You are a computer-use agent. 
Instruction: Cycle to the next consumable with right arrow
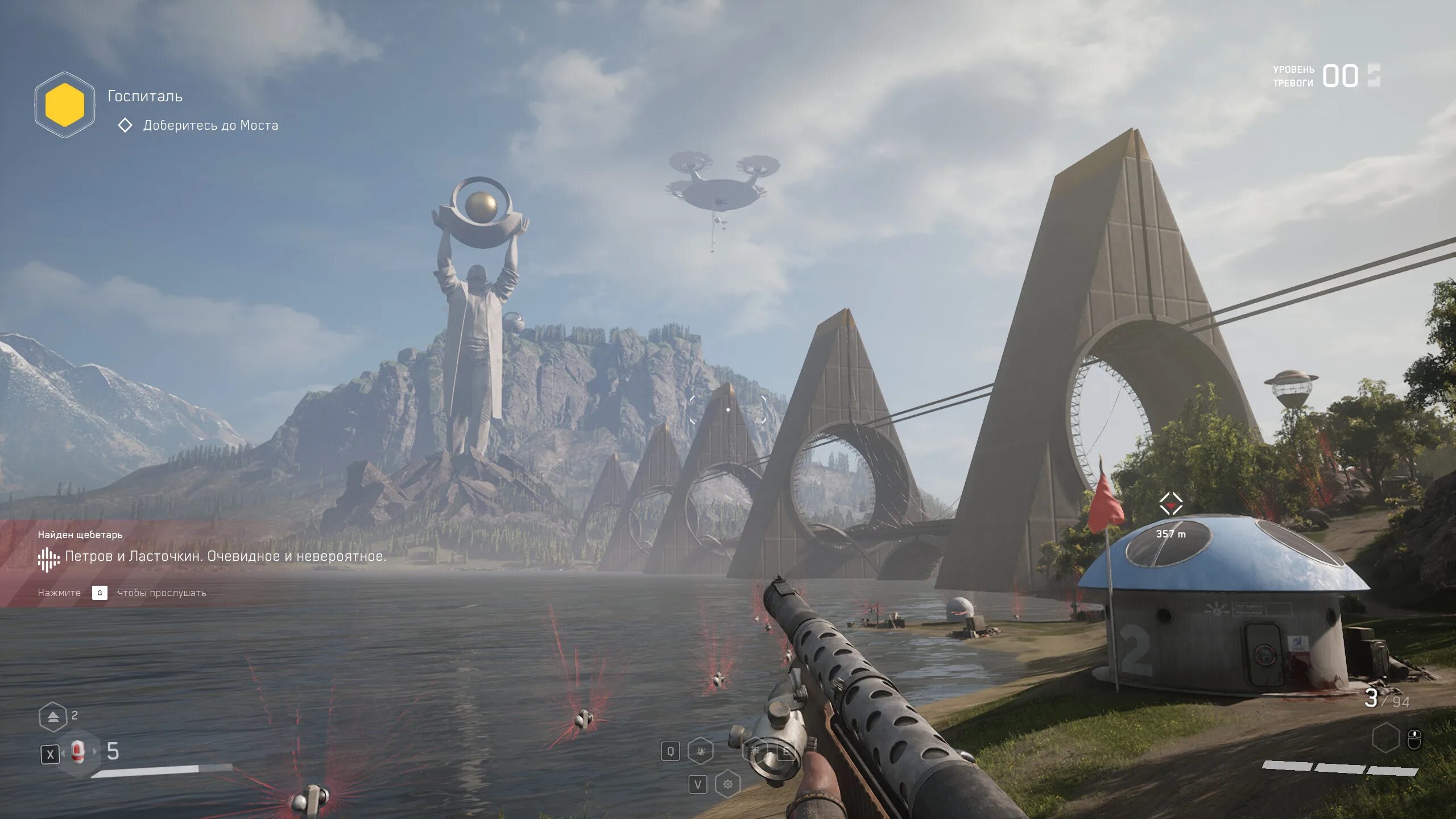pos(95,752)
